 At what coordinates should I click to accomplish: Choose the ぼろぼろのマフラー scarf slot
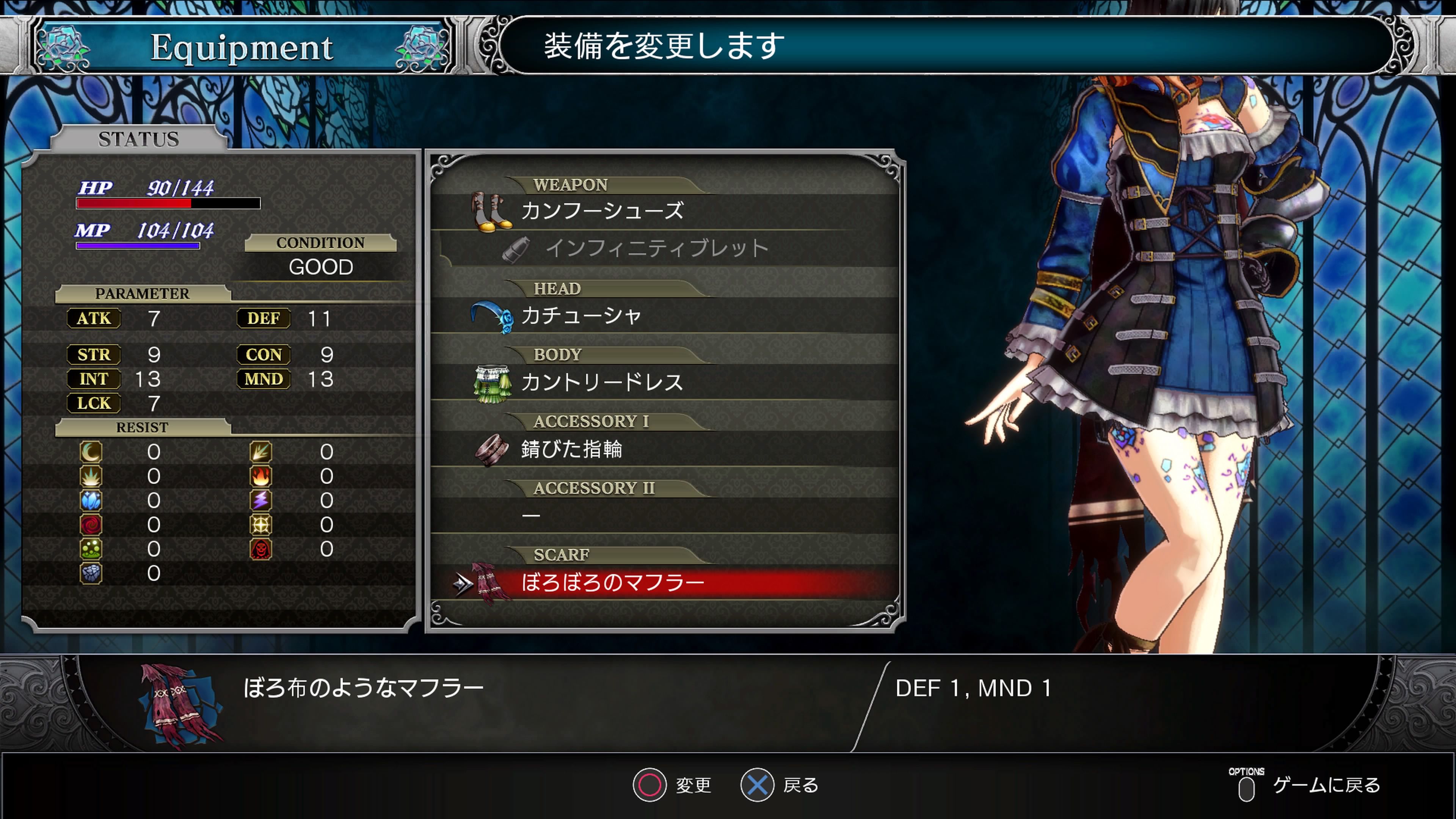613,583
